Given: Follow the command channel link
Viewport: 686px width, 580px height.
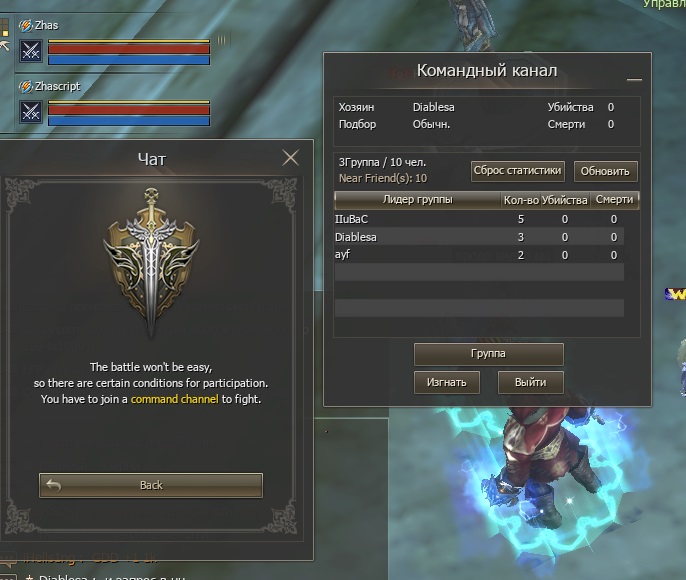Looking at the screenshot, I should coord(174,399).
